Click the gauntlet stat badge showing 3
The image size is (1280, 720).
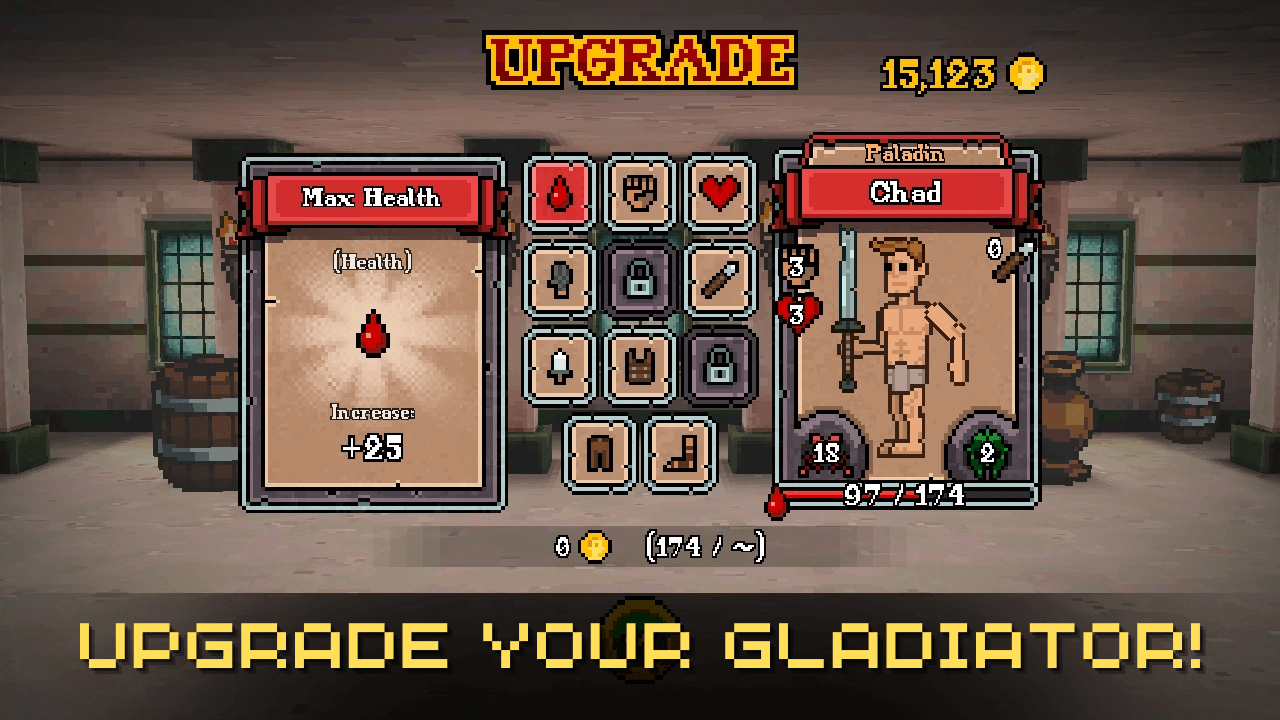[795, 265]
